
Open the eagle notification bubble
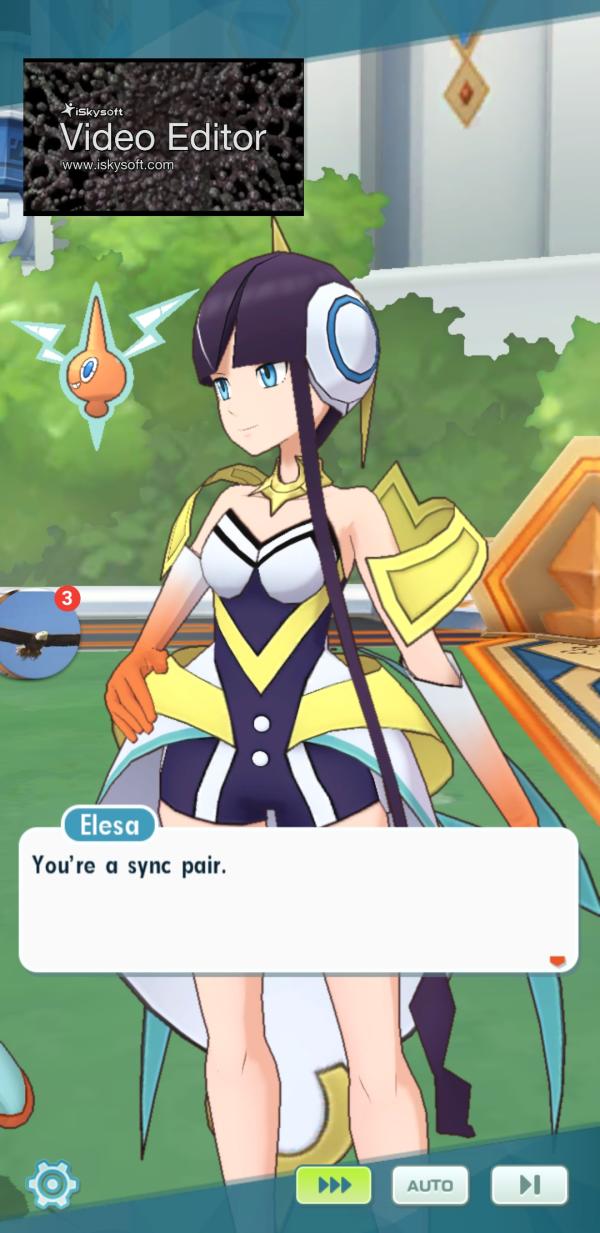pos(38,635)
